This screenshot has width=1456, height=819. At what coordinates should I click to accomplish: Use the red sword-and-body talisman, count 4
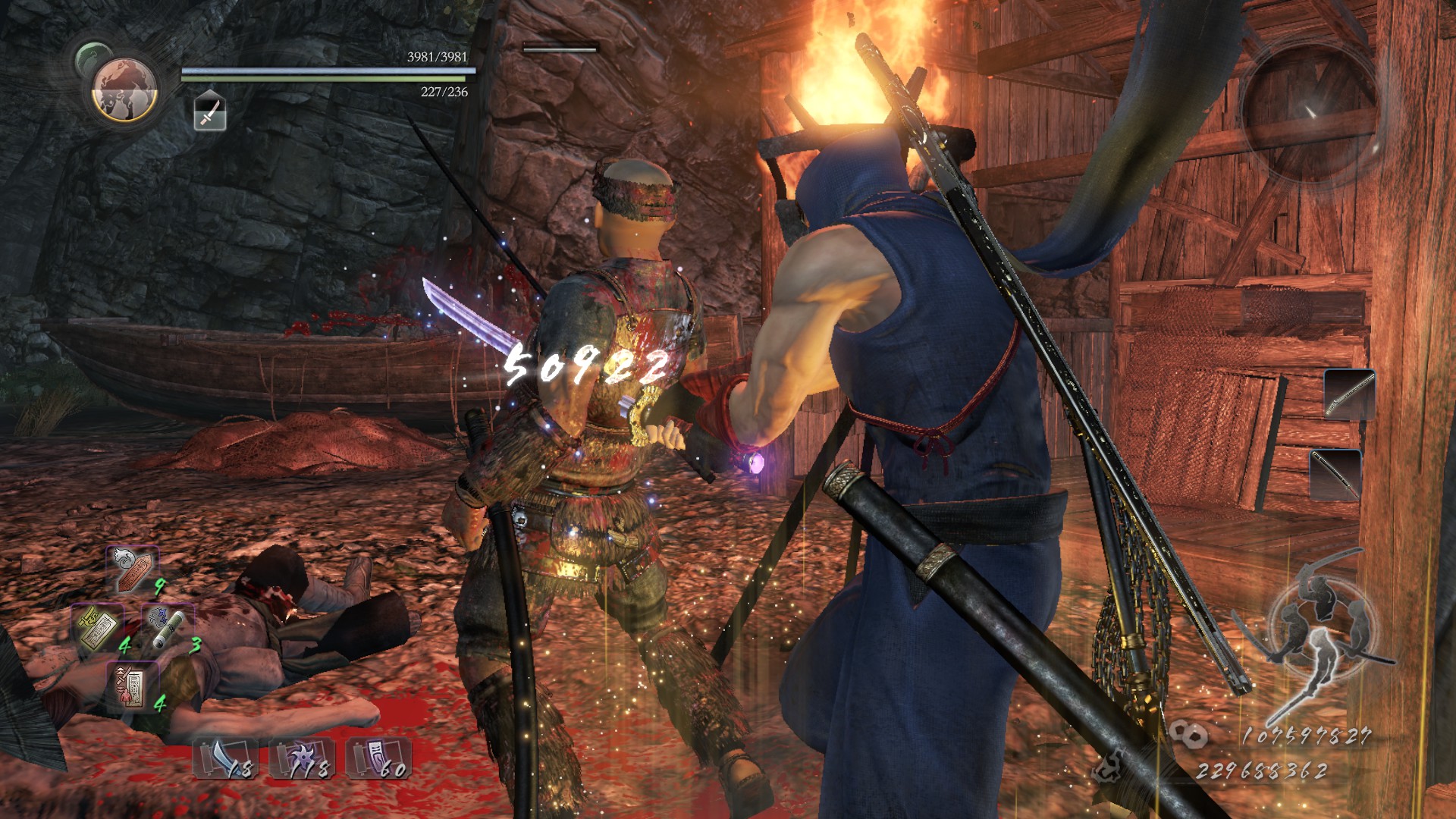tap(132, 686)
